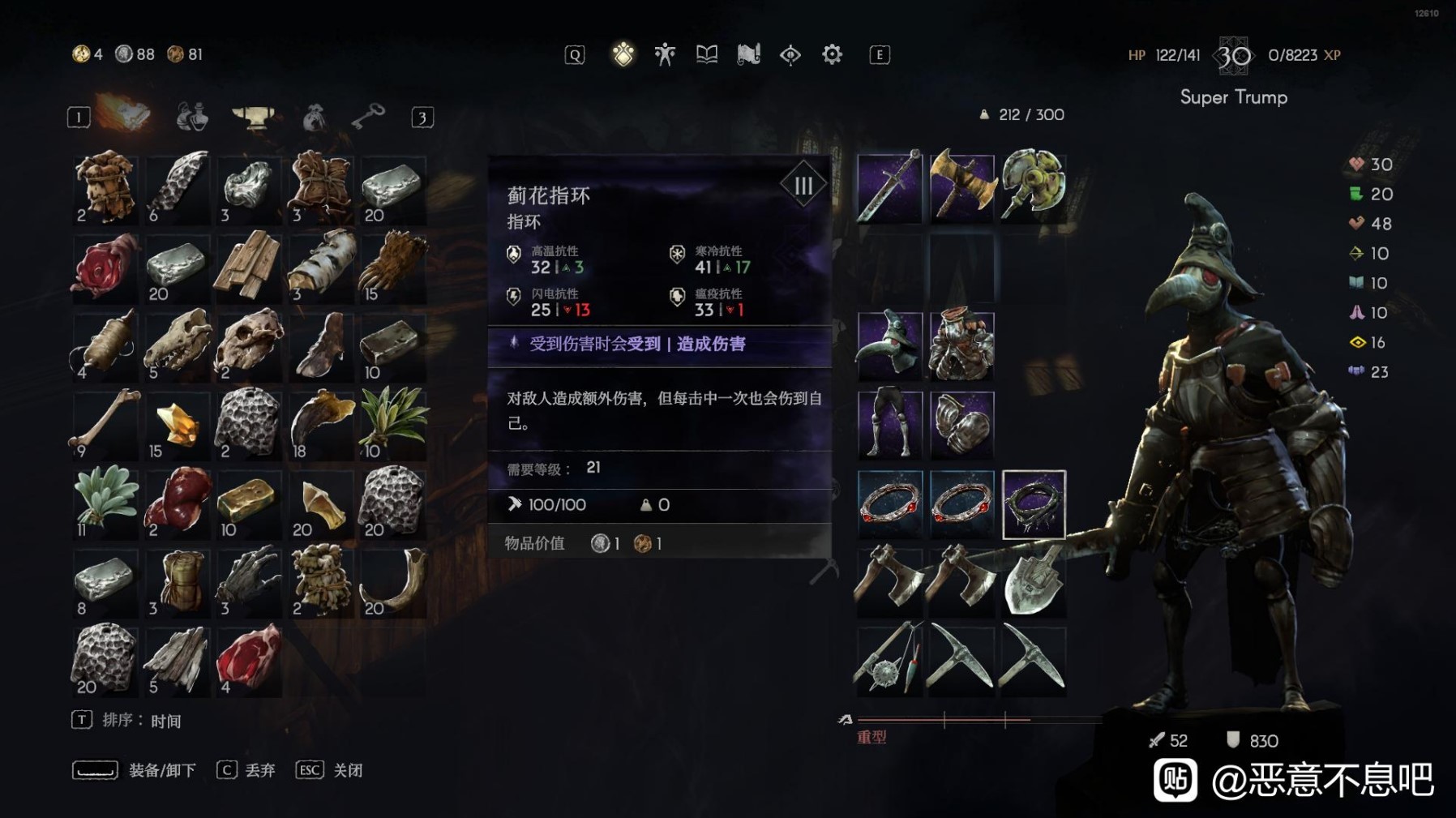Image resolution: width=1456 pixels, height=818 pixels.
Task: Open the journal book icon
Action: point(706,54)
